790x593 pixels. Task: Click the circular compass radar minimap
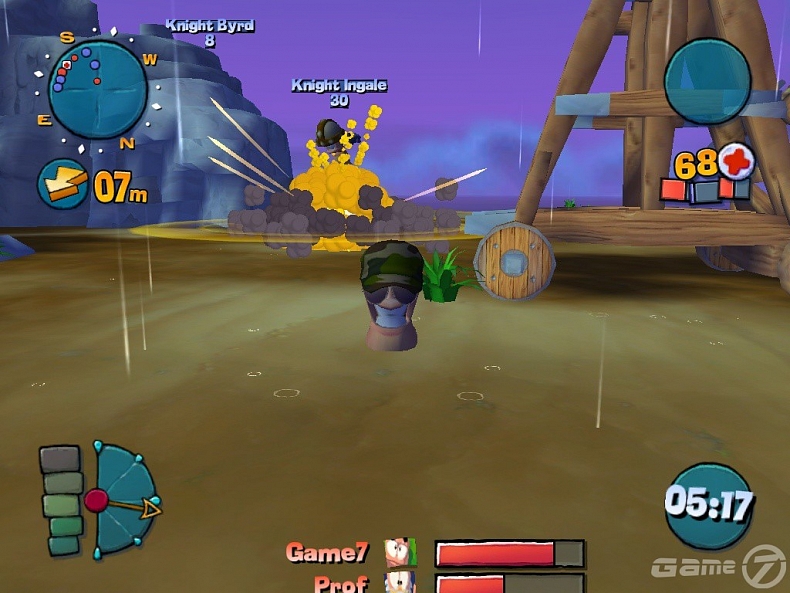(97, 89)
